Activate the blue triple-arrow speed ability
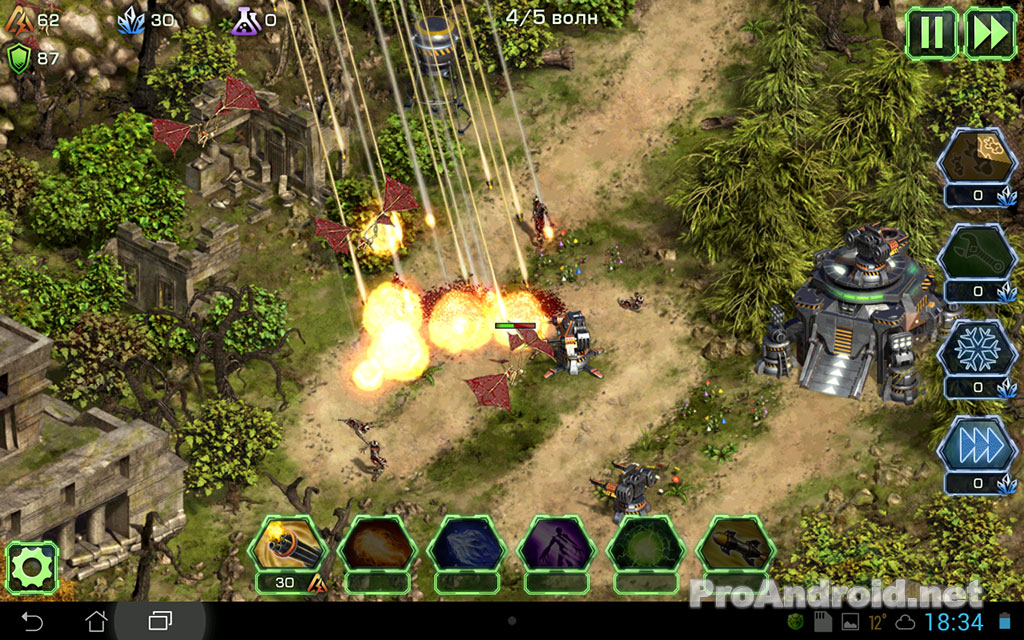The height and width of the screenshot is (640, 1024). click(x=977, y=444)
